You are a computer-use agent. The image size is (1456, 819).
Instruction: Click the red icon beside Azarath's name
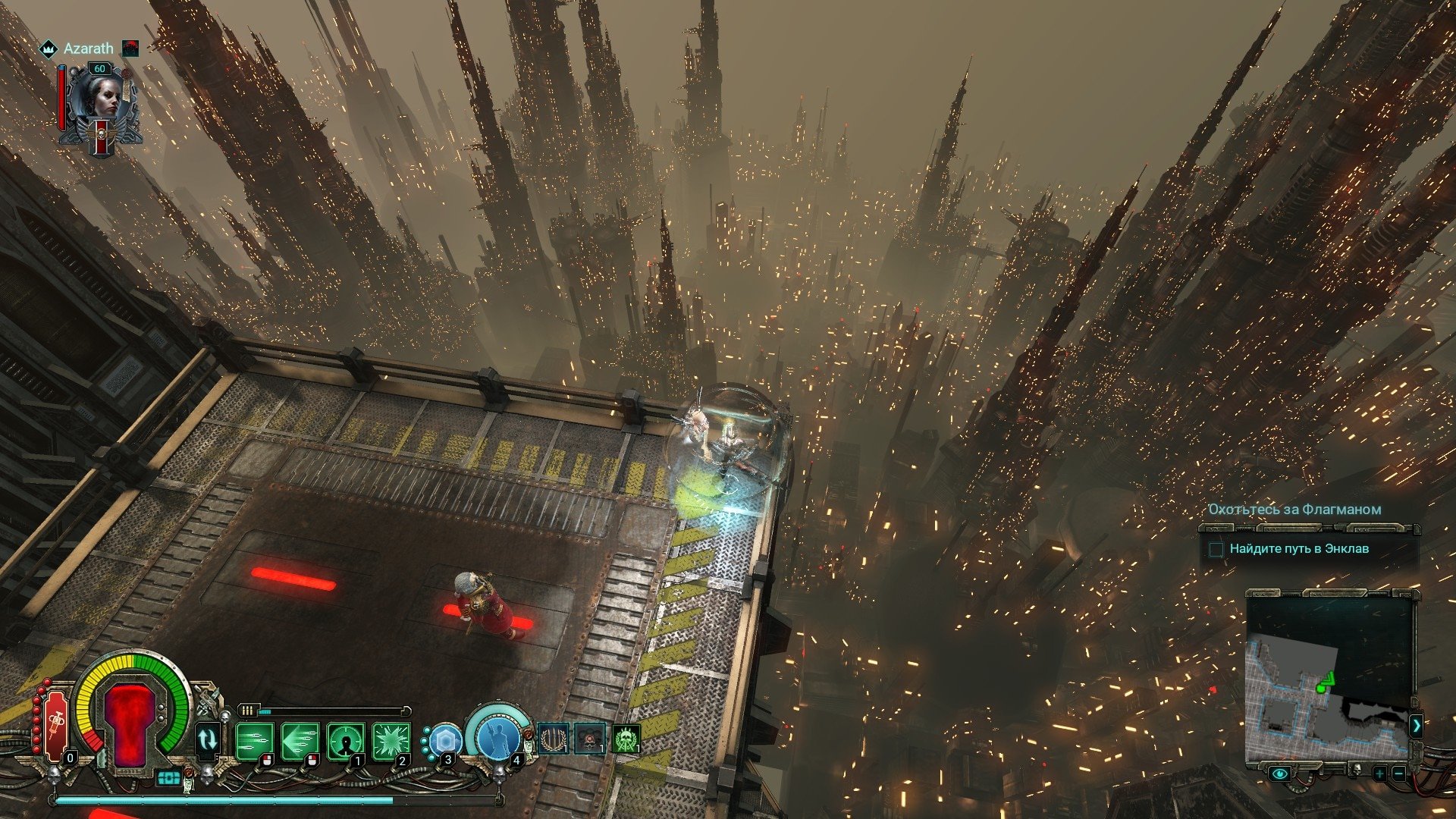tap(130, 49)
